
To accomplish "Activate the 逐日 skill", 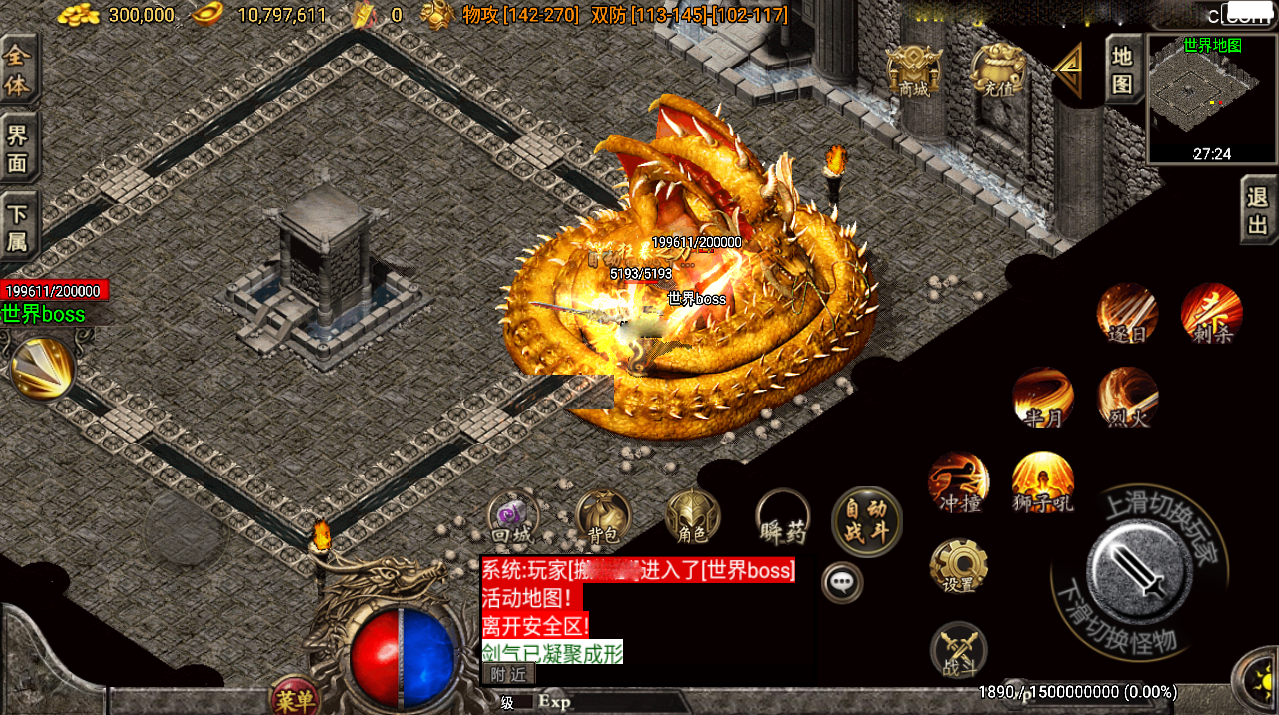I will tap(1128, 312).
